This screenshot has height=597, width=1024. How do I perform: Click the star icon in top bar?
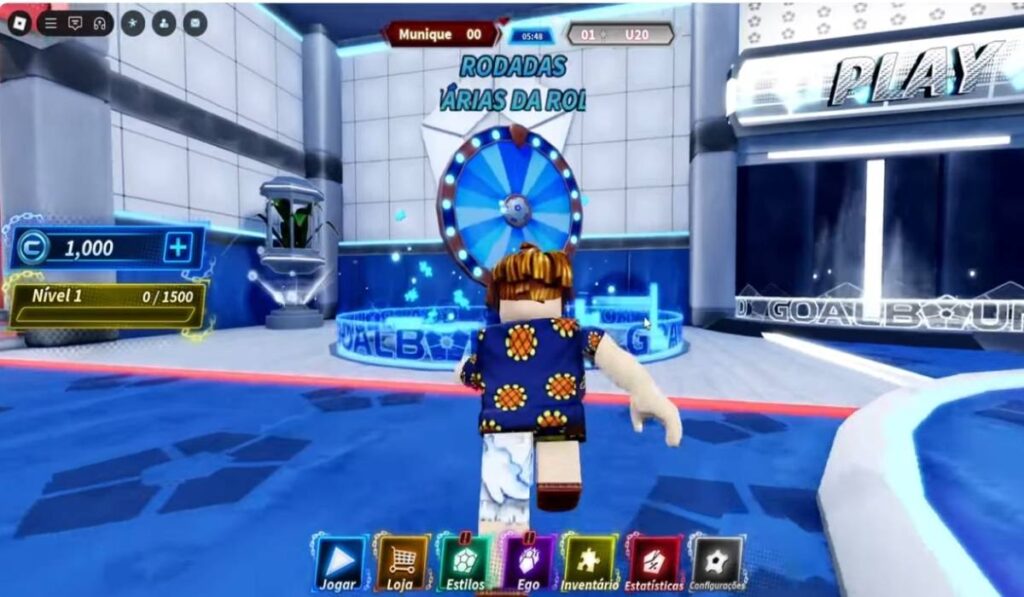click(134, 22)
